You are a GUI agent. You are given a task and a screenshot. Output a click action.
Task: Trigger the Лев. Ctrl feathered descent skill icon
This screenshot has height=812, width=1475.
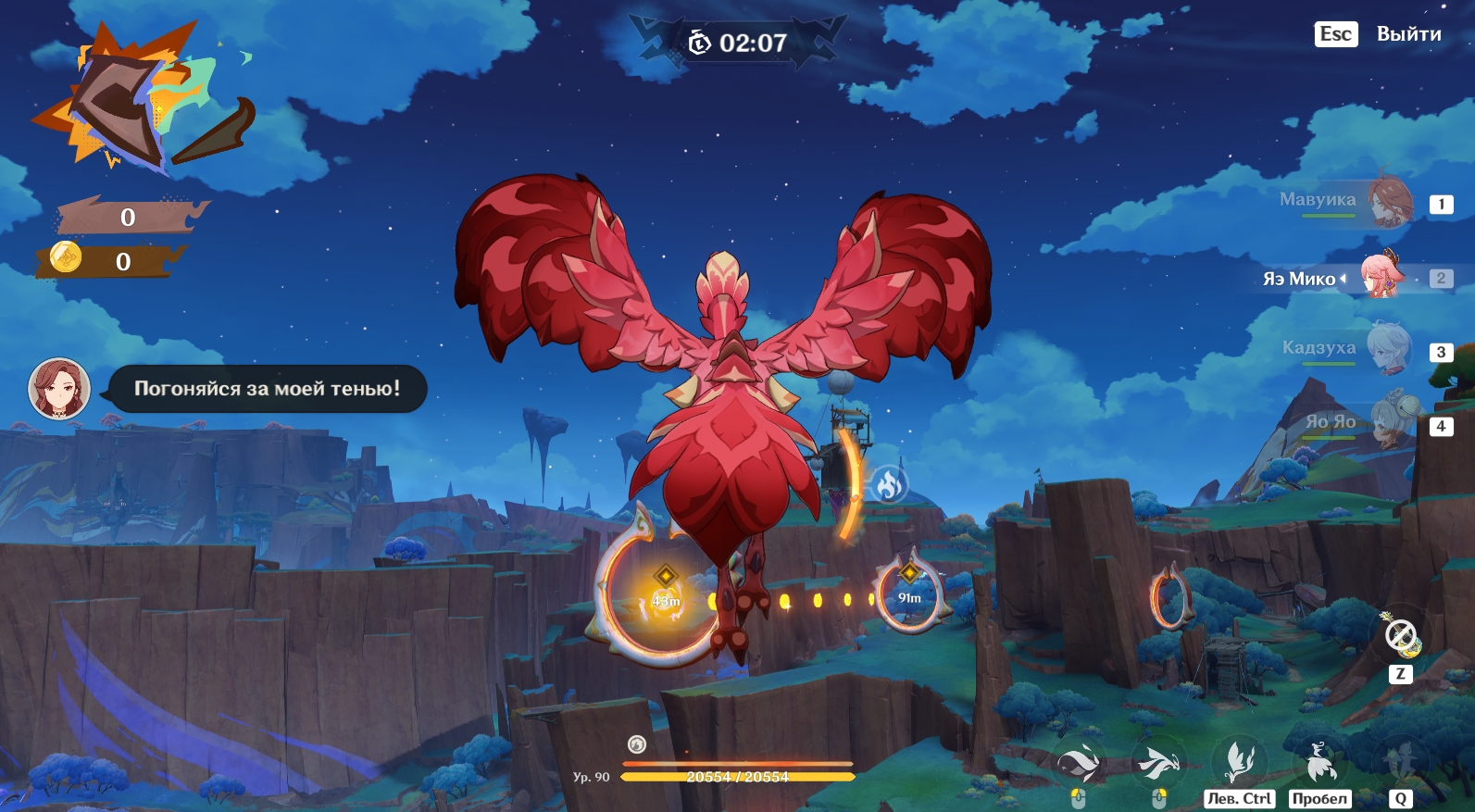tap(1239, 762)
